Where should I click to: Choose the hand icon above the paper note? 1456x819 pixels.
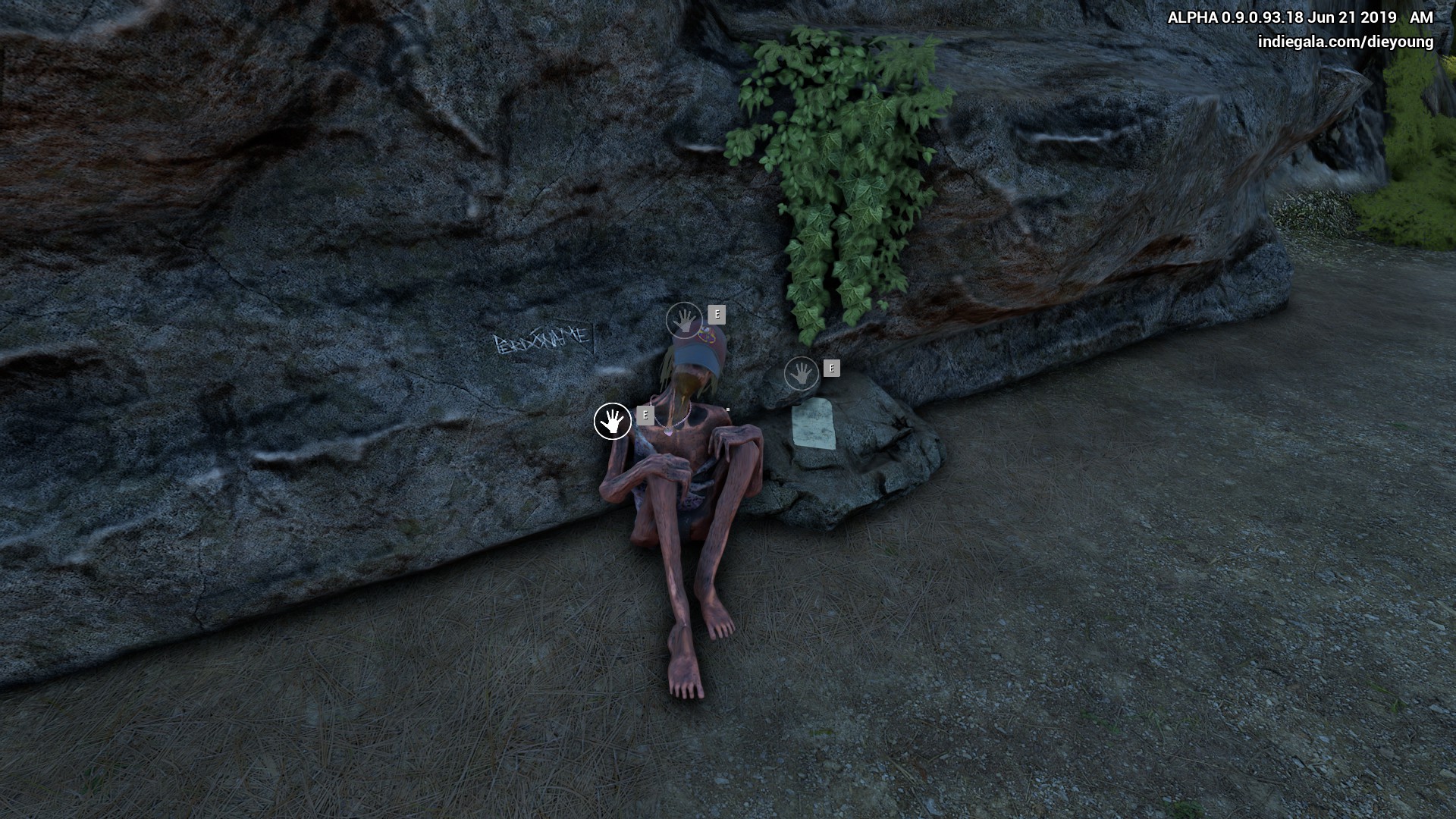(x=801, y=374)
